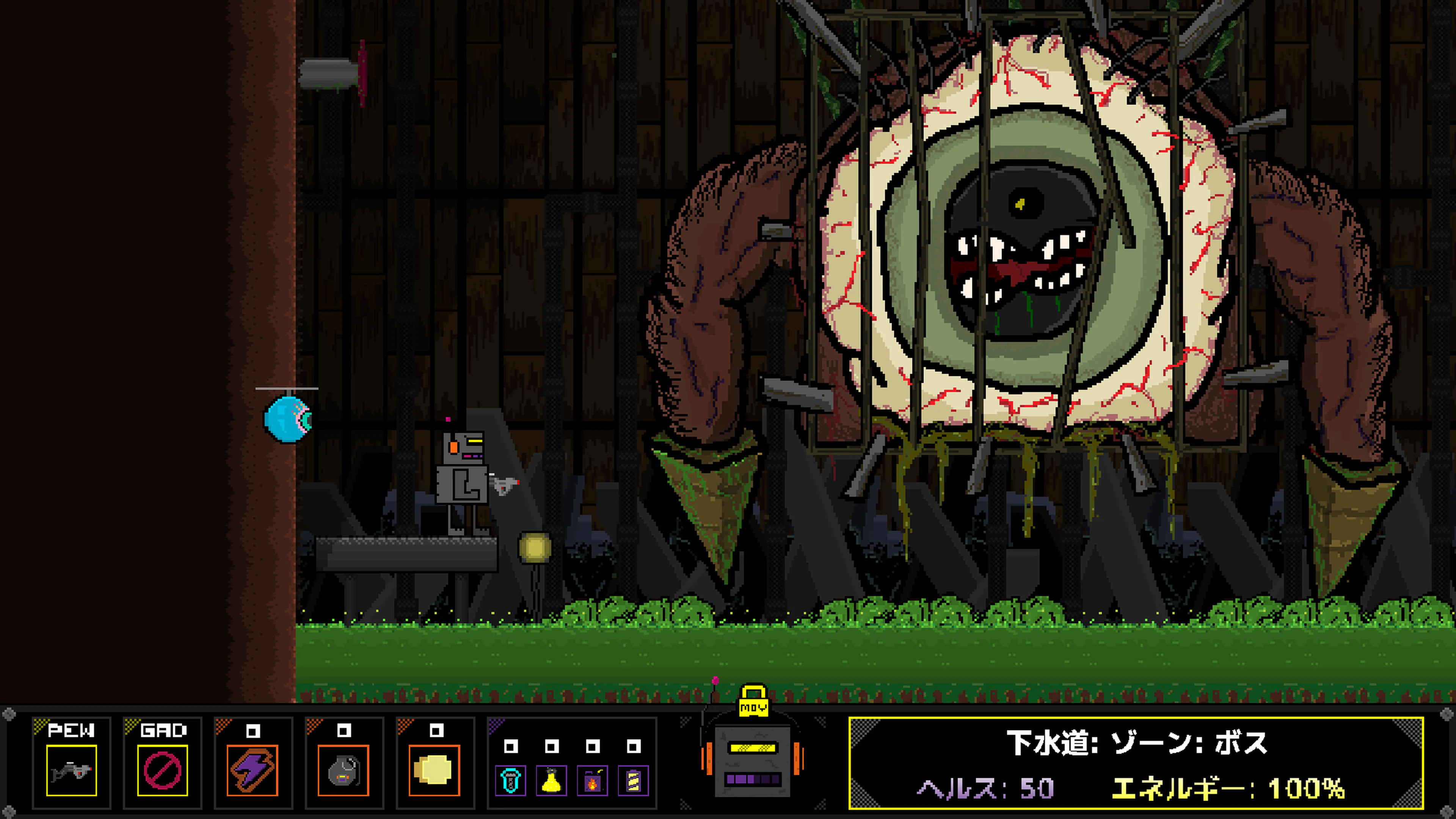Click the GAD slot with the no-entry symbol
Screen dimensions: 1456x819
pos(162,772)
